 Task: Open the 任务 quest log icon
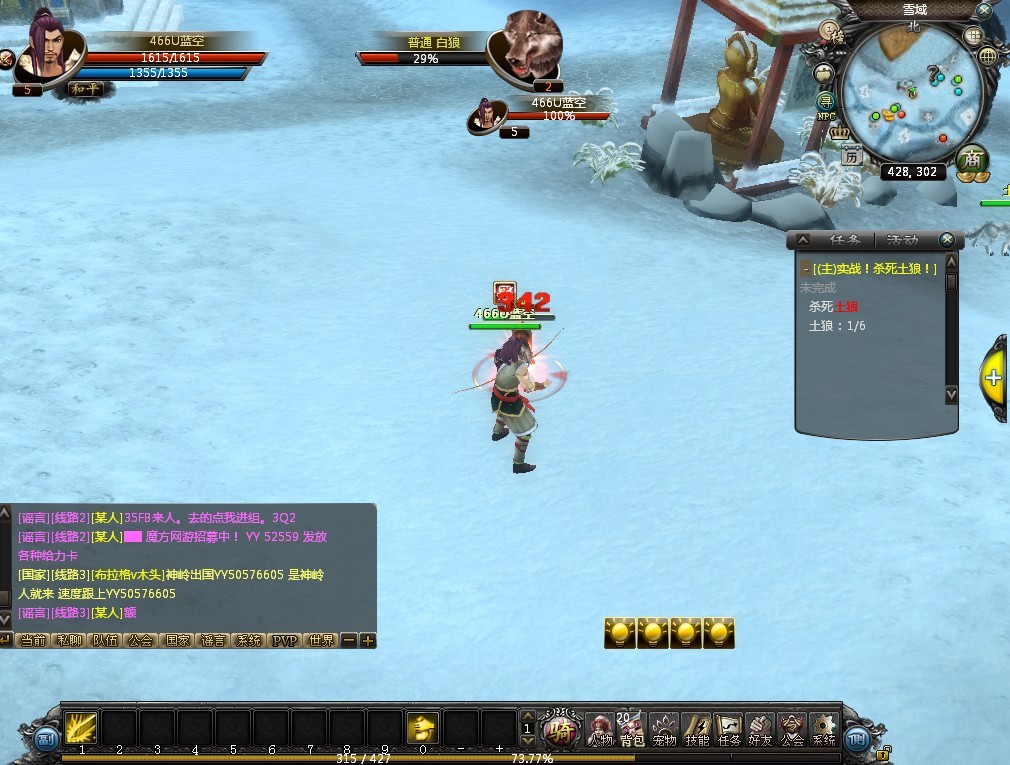tap(728, 729)
